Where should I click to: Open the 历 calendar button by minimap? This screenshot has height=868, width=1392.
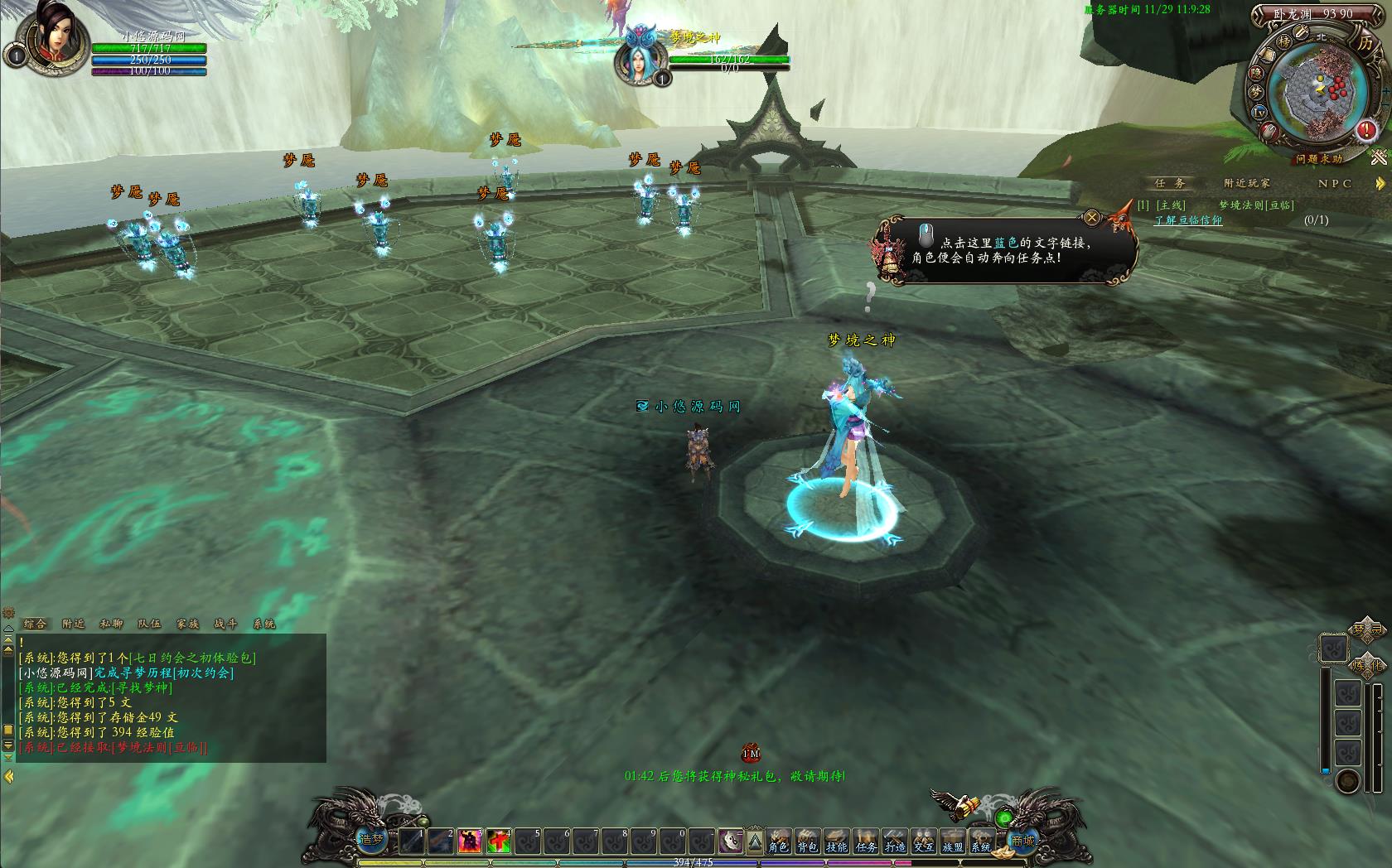click(1365, 43)
